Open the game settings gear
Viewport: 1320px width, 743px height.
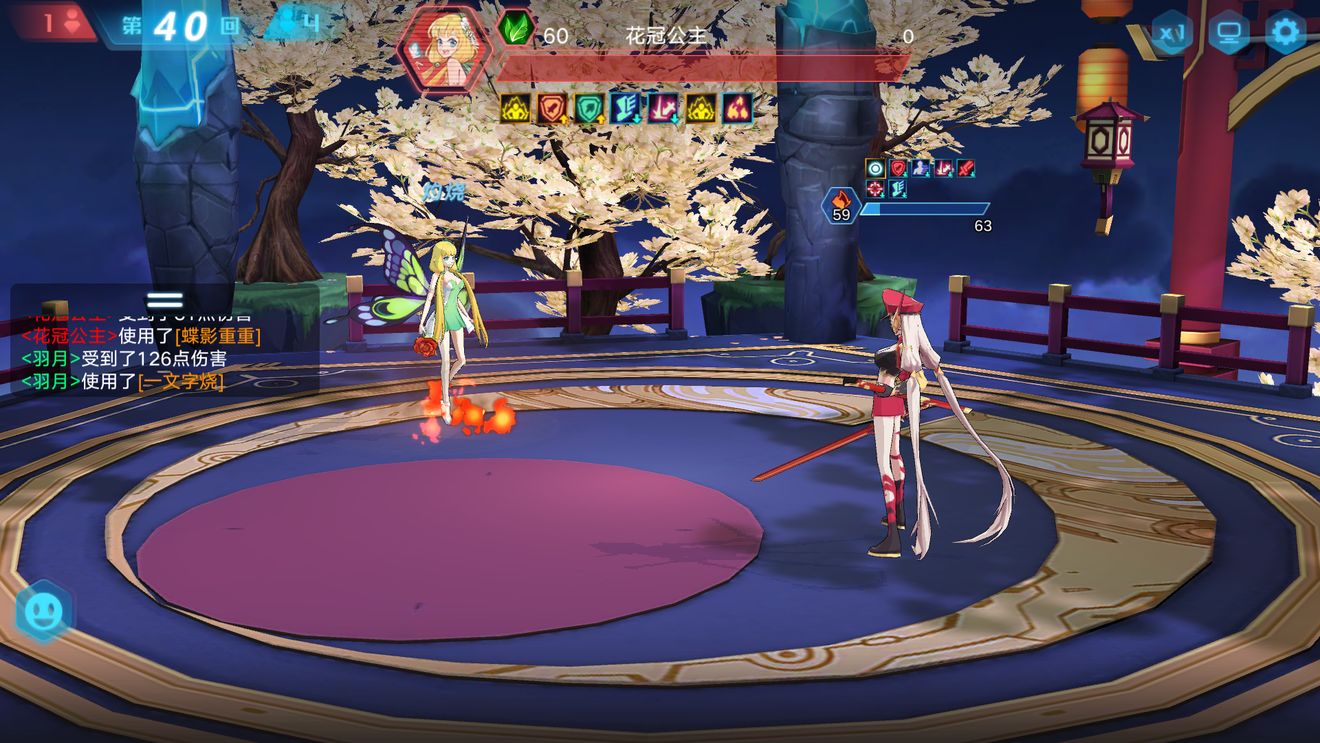click(1286, 32)
